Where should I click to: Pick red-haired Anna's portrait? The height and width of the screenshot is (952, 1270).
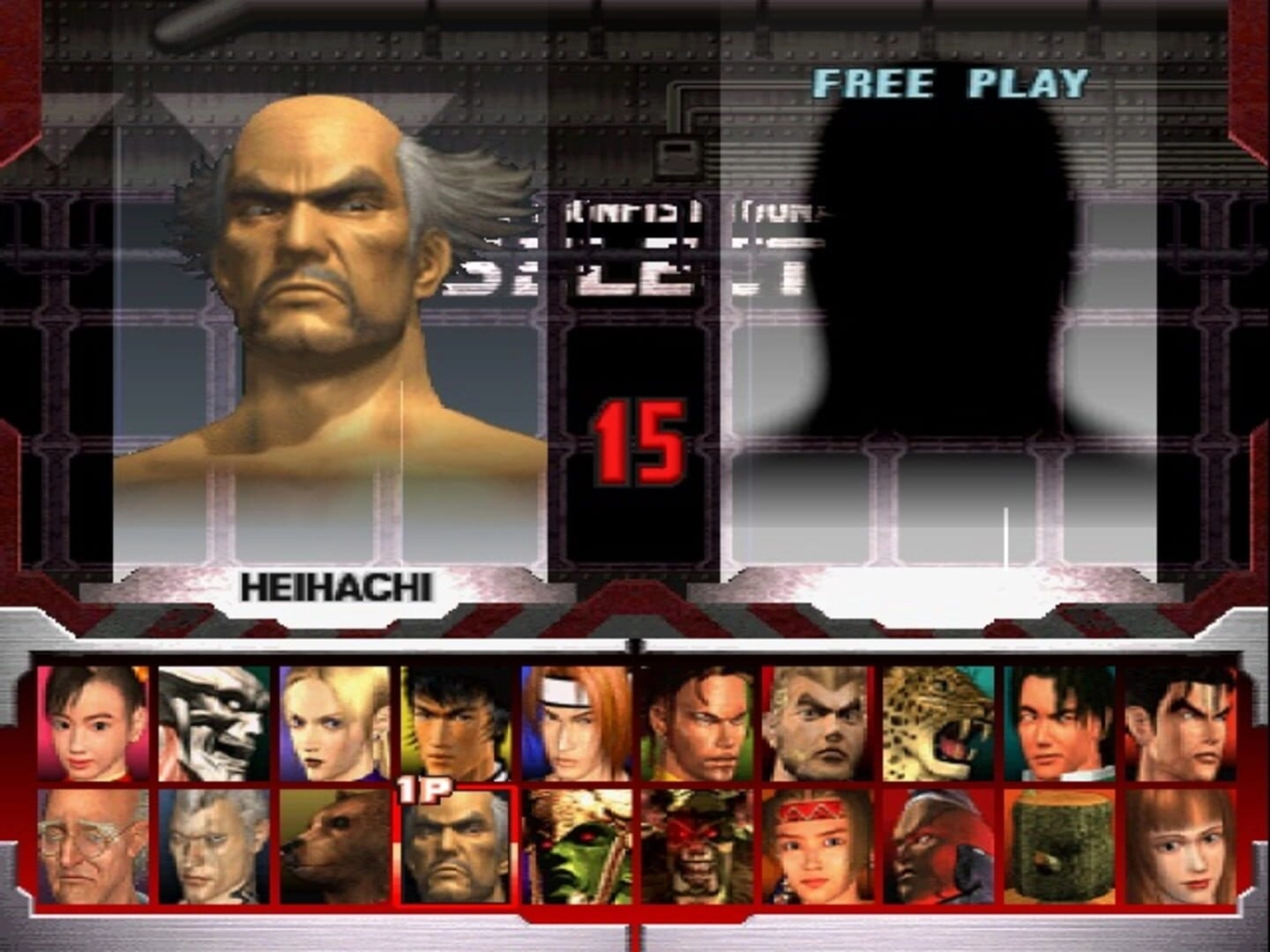[1180, 846]
